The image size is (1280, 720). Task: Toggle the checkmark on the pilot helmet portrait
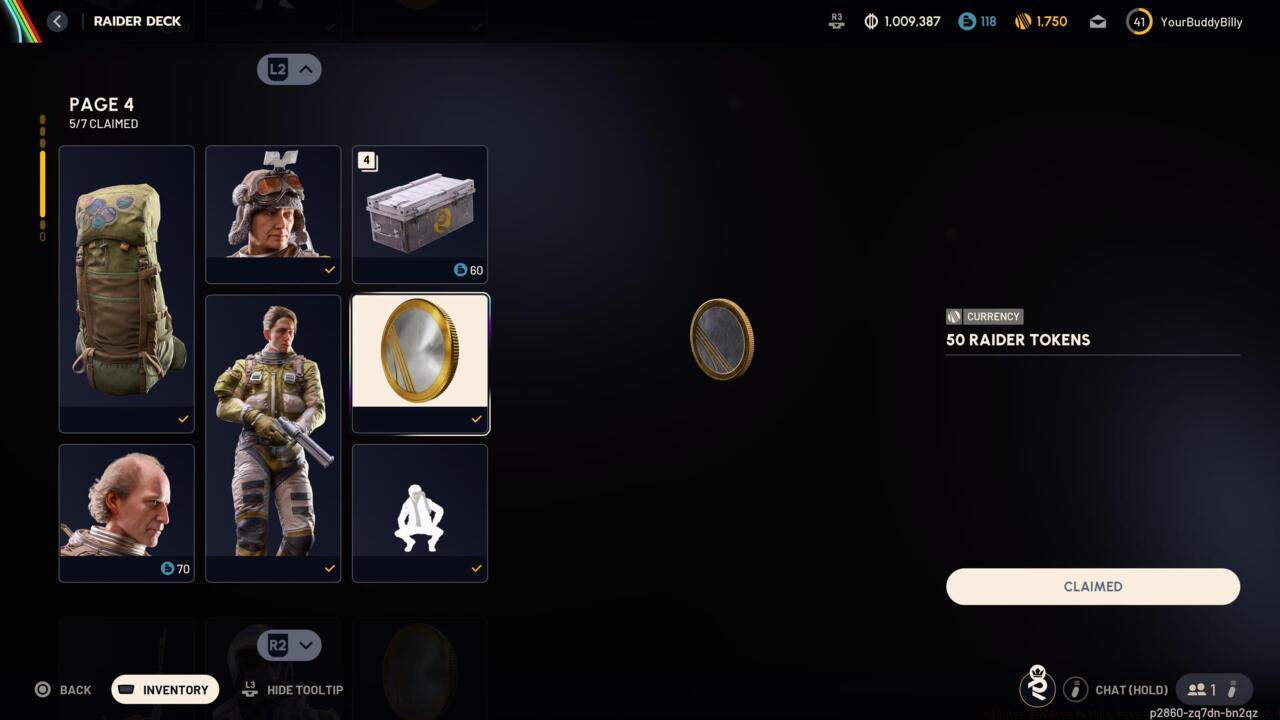pyautogui.click(x=329, y=269)
